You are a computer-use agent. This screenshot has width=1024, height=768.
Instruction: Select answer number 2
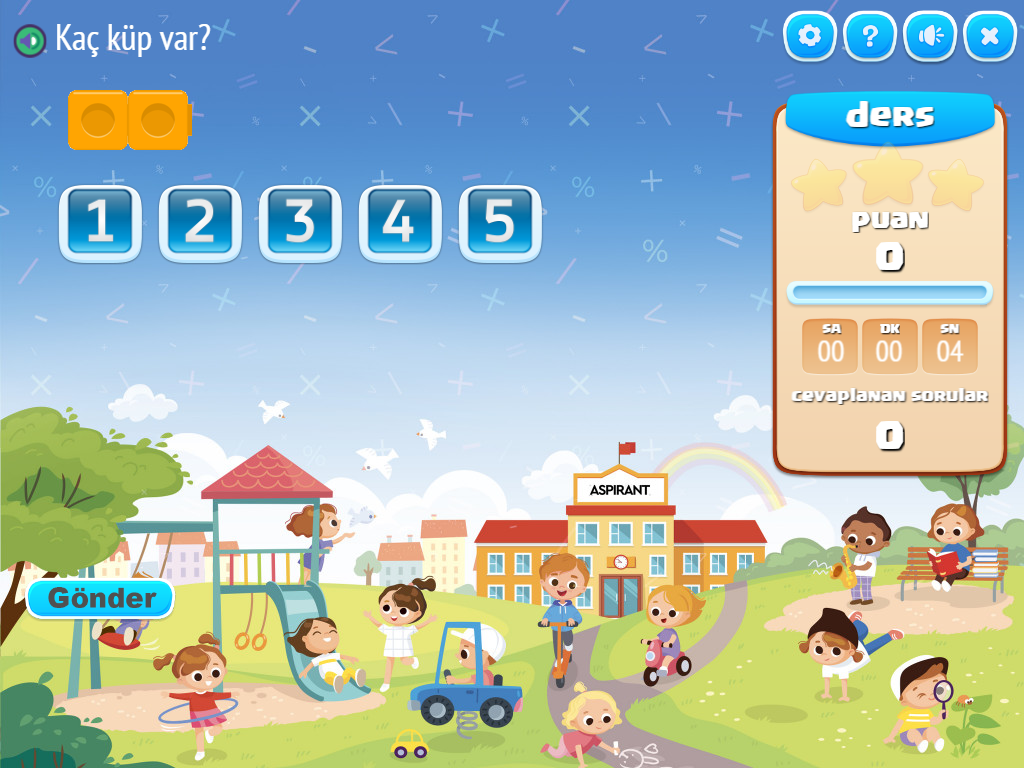tap(200, 223)
